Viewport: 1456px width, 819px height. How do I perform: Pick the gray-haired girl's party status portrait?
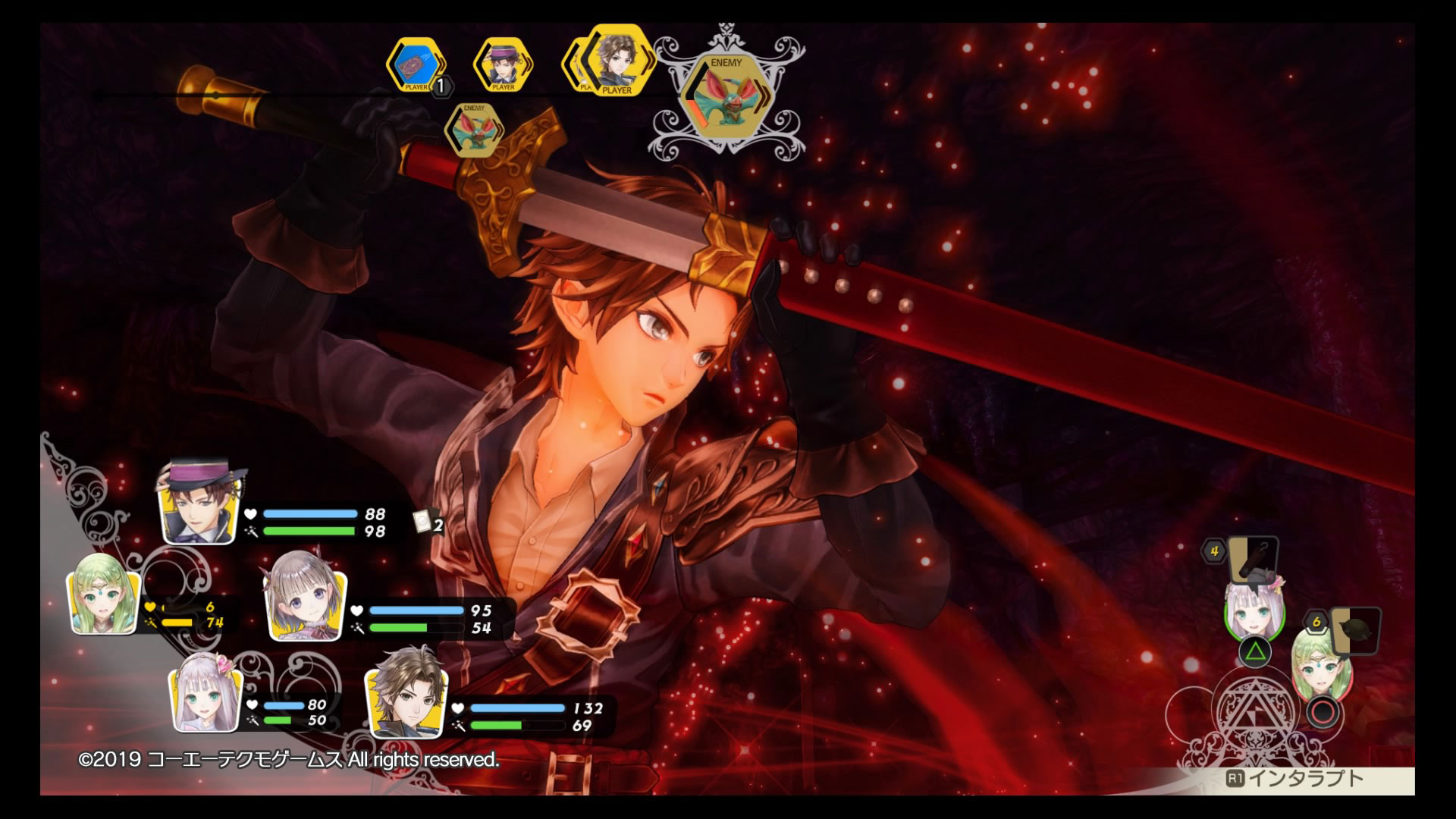tap(305, 605)
